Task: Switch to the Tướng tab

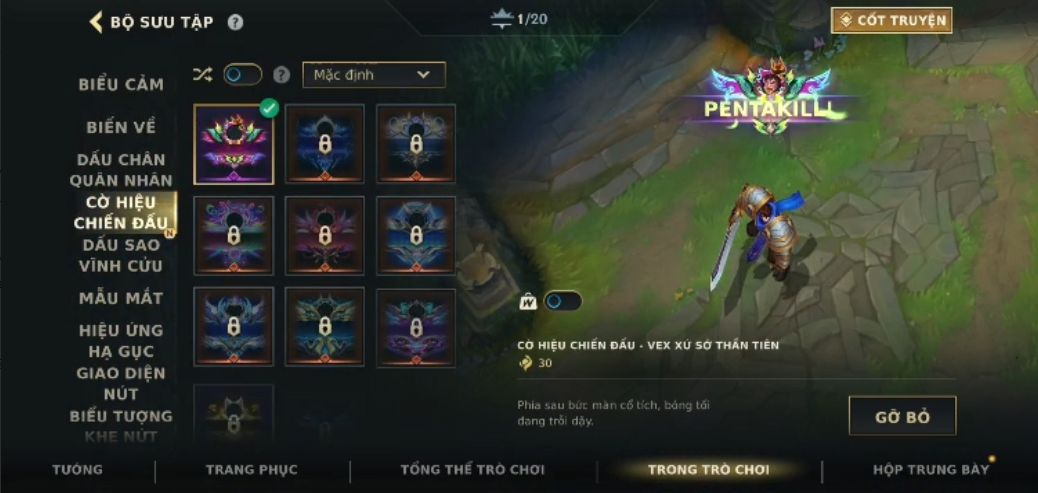Action: point(77,469)
